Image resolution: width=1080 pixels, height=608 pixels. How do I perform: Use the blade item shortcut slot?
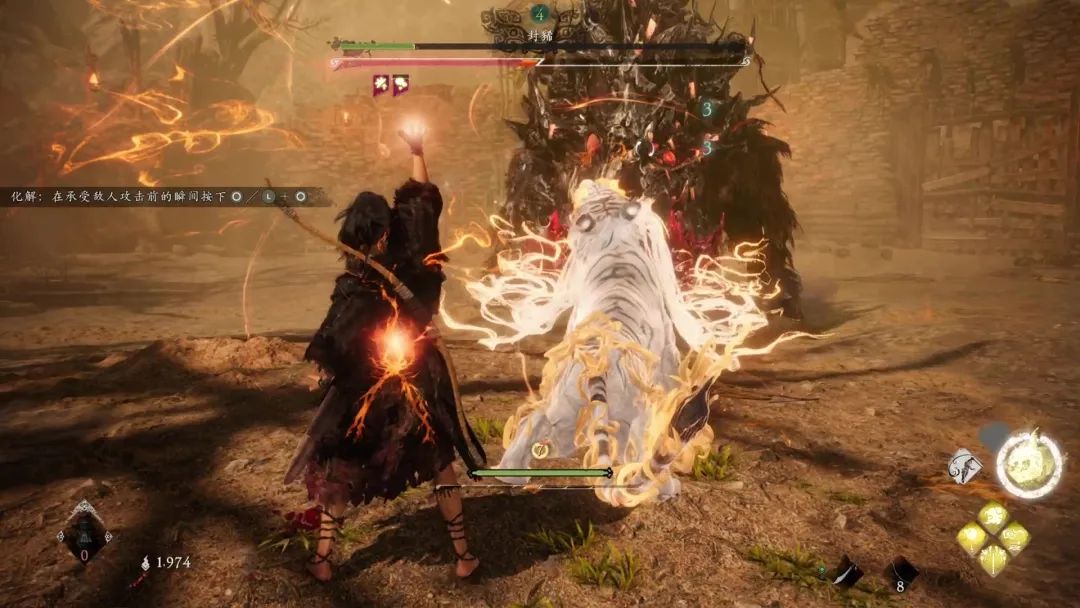[x=848, y=572]
